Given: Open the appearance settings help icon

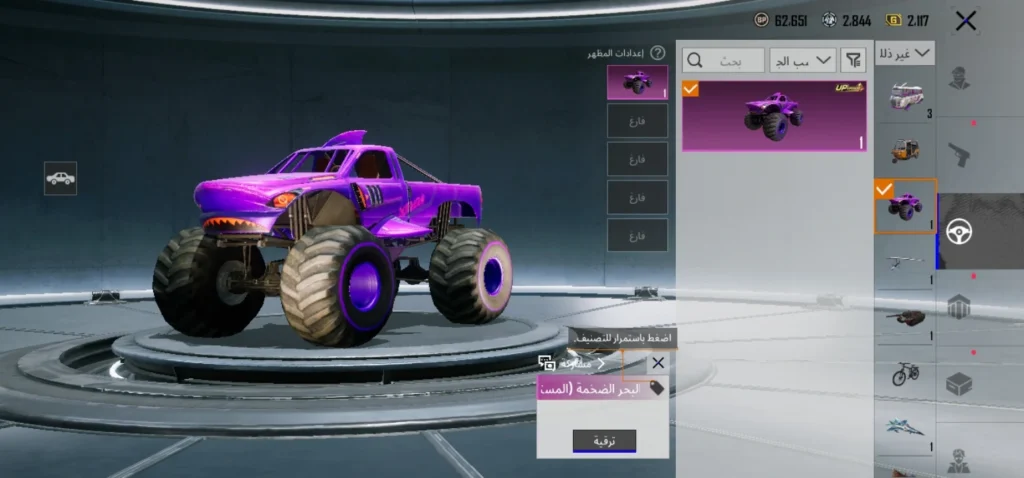Looking at the screenshot, I should (657, 53).
